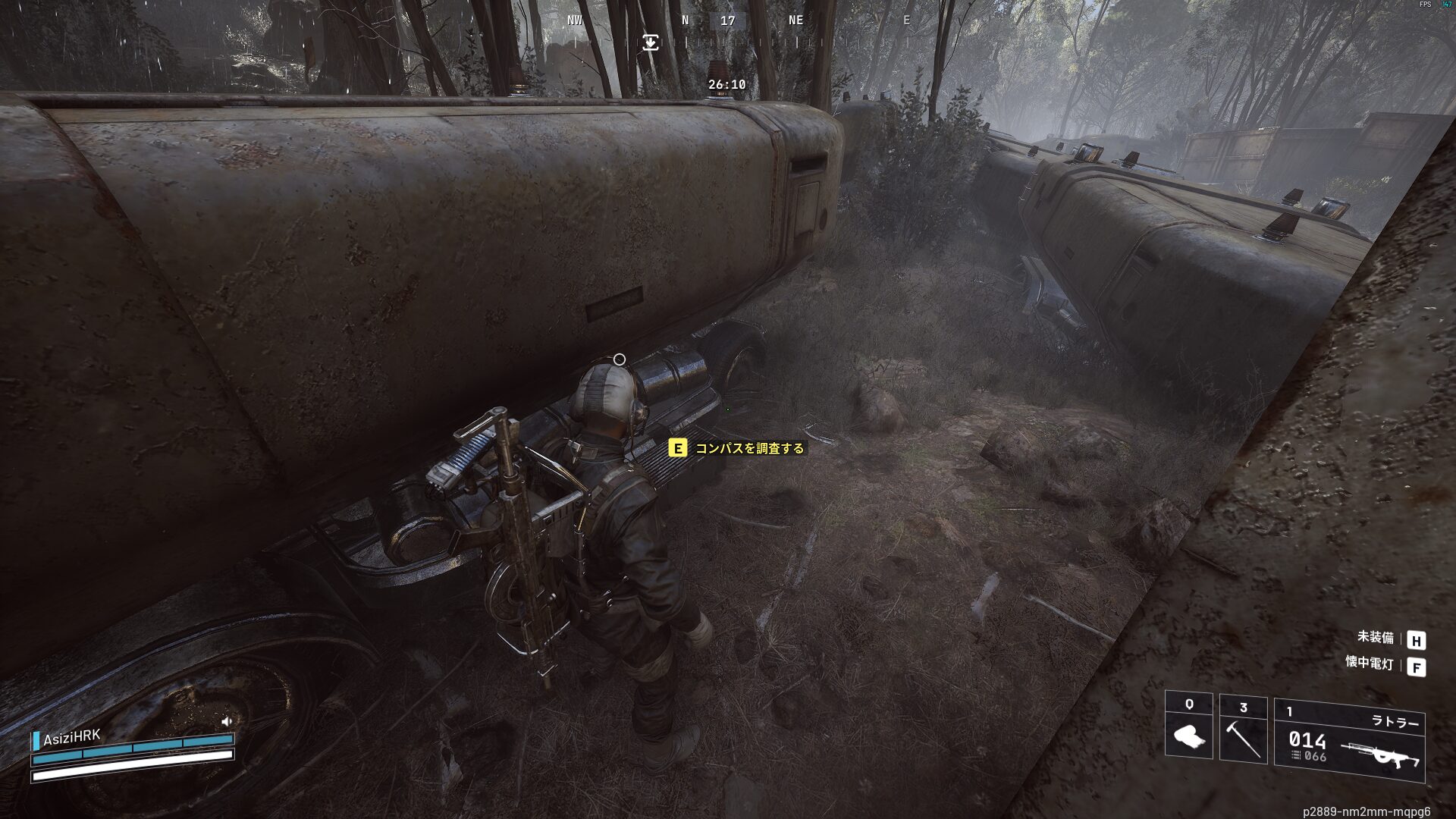The height and width of the screenshot is (819, 1456).
Task: Click the AsiziHRK player name
Action: point(71,738)
